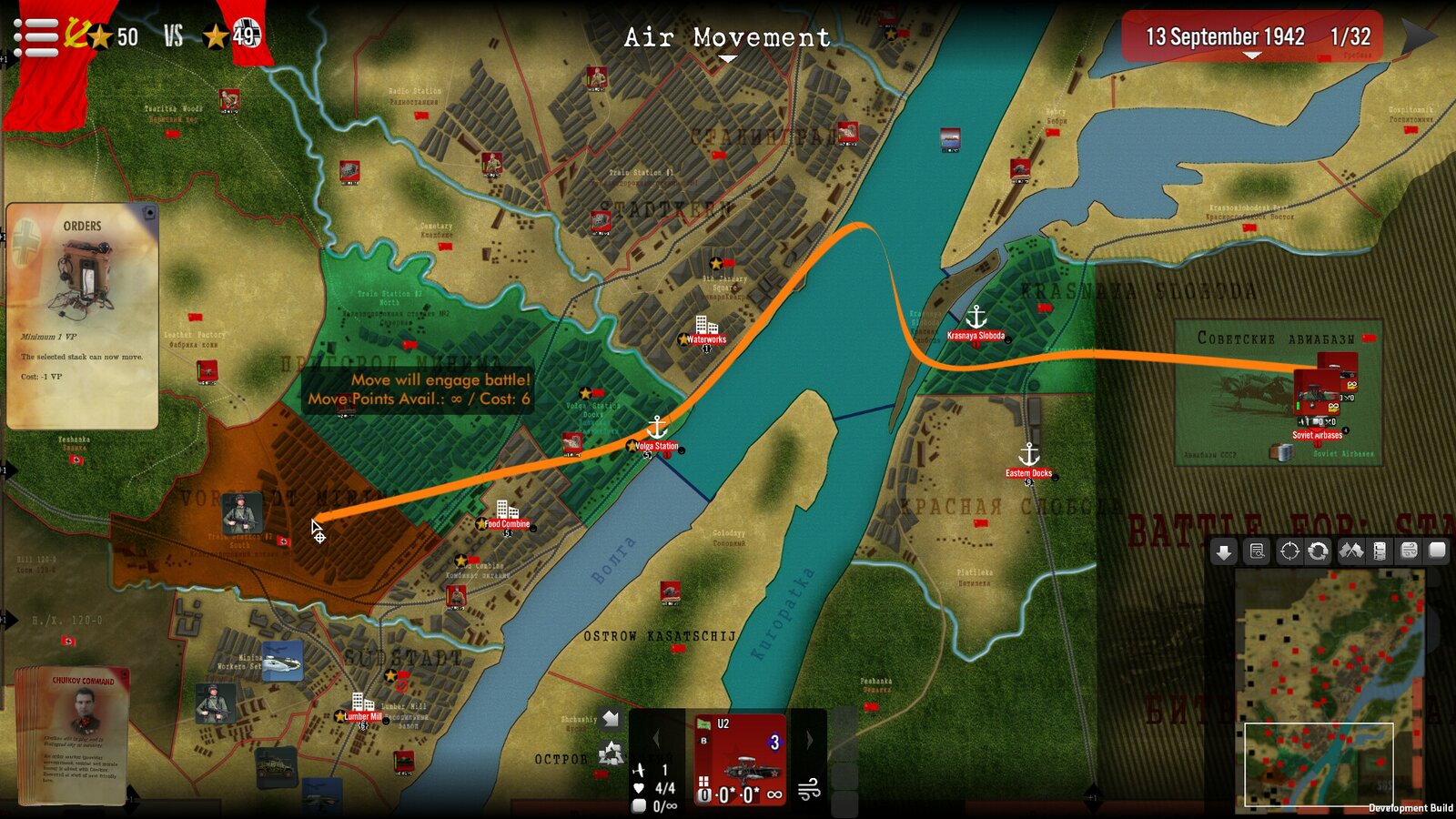Select the target reticle centering icon

pos(1289,551)
